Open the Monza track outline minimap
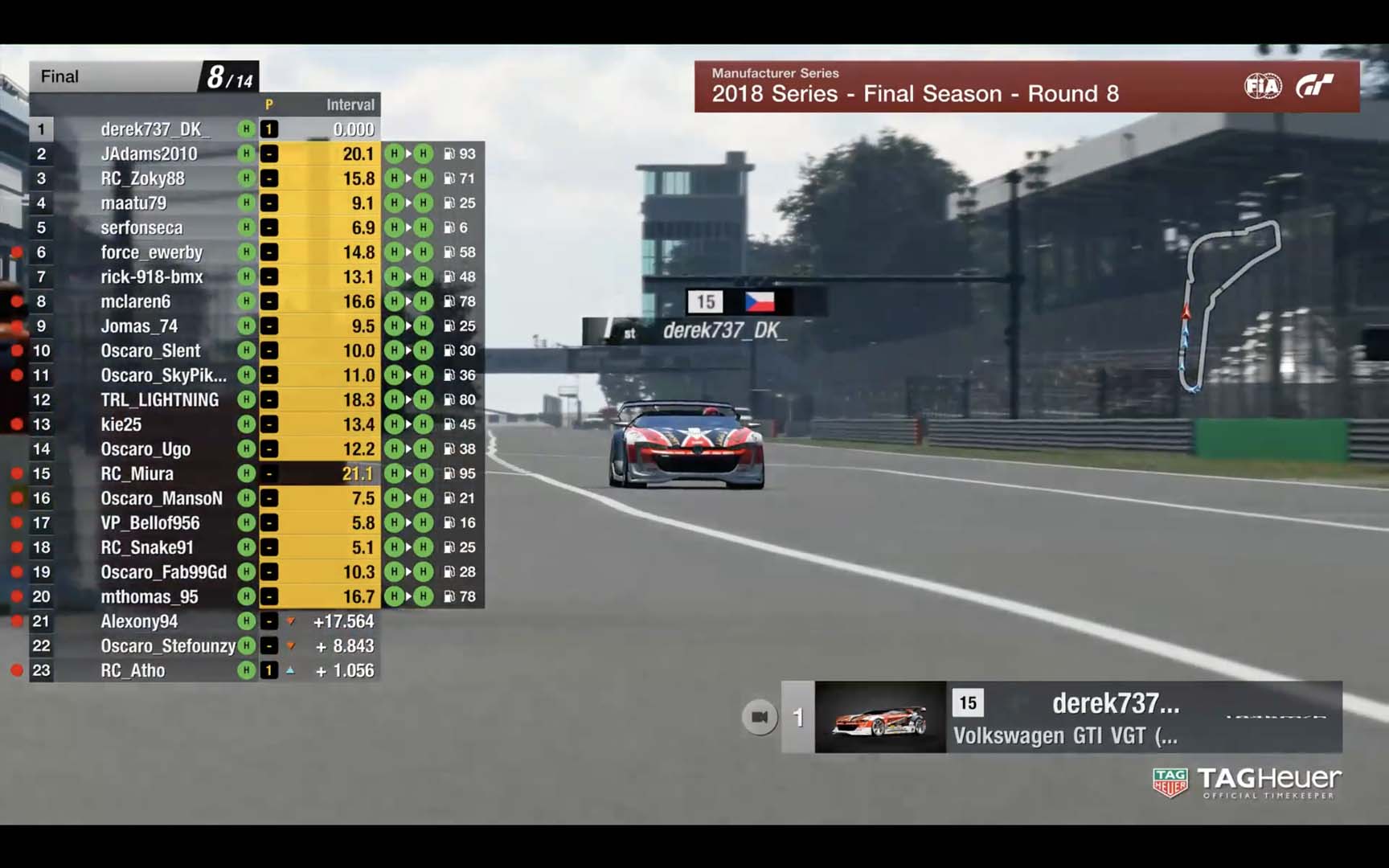Viewport: 1389px width, 868px height. (1227, 305)
